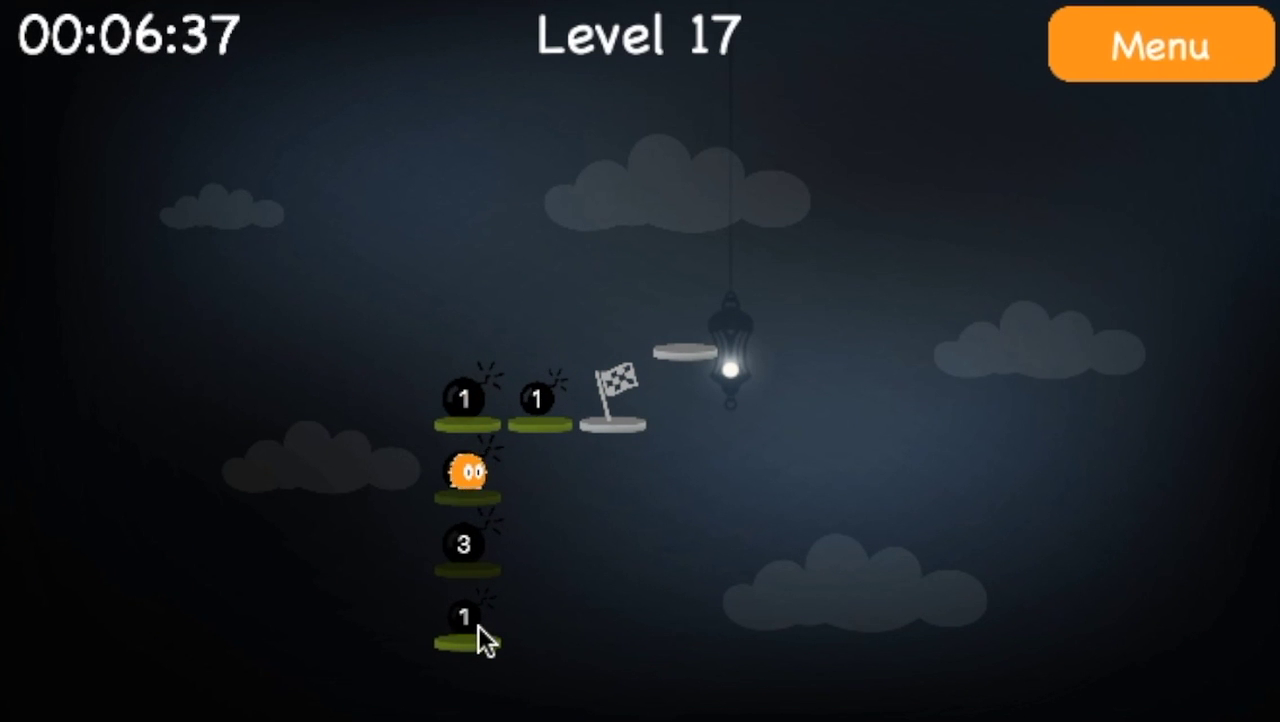Click the platform under the orange character

[x=466, y=496]
